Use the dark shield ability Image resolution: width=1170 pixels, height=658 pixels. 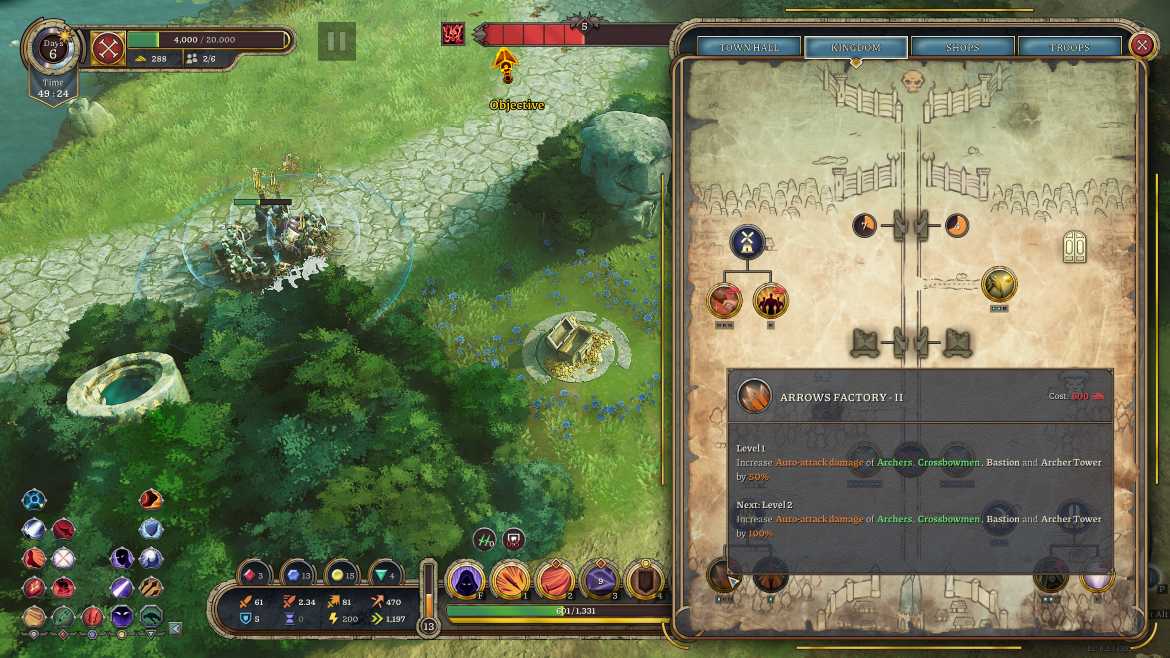(x=645, y=580)
